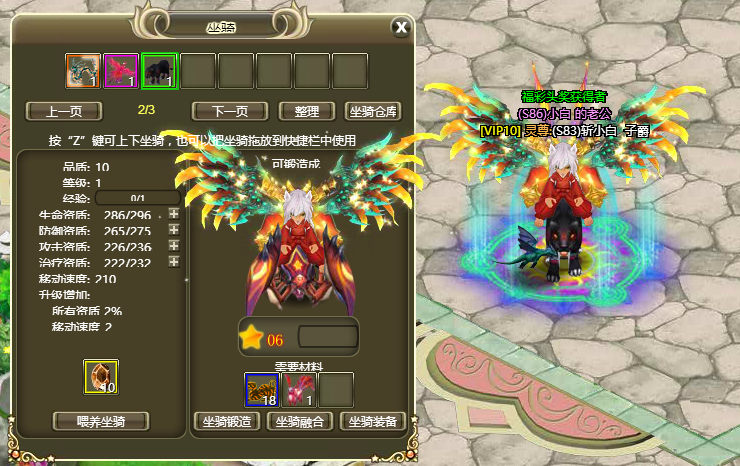This screenshot has height=466, width=740.
Task: Increase health aptitude (生命资质) with plus
Action: (173, 214)
